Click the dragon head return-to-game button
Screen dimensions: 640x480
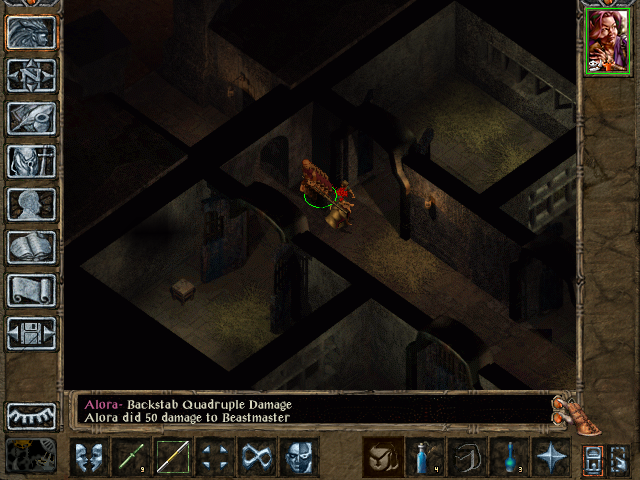pyautogui.click(x=32, y=32)
